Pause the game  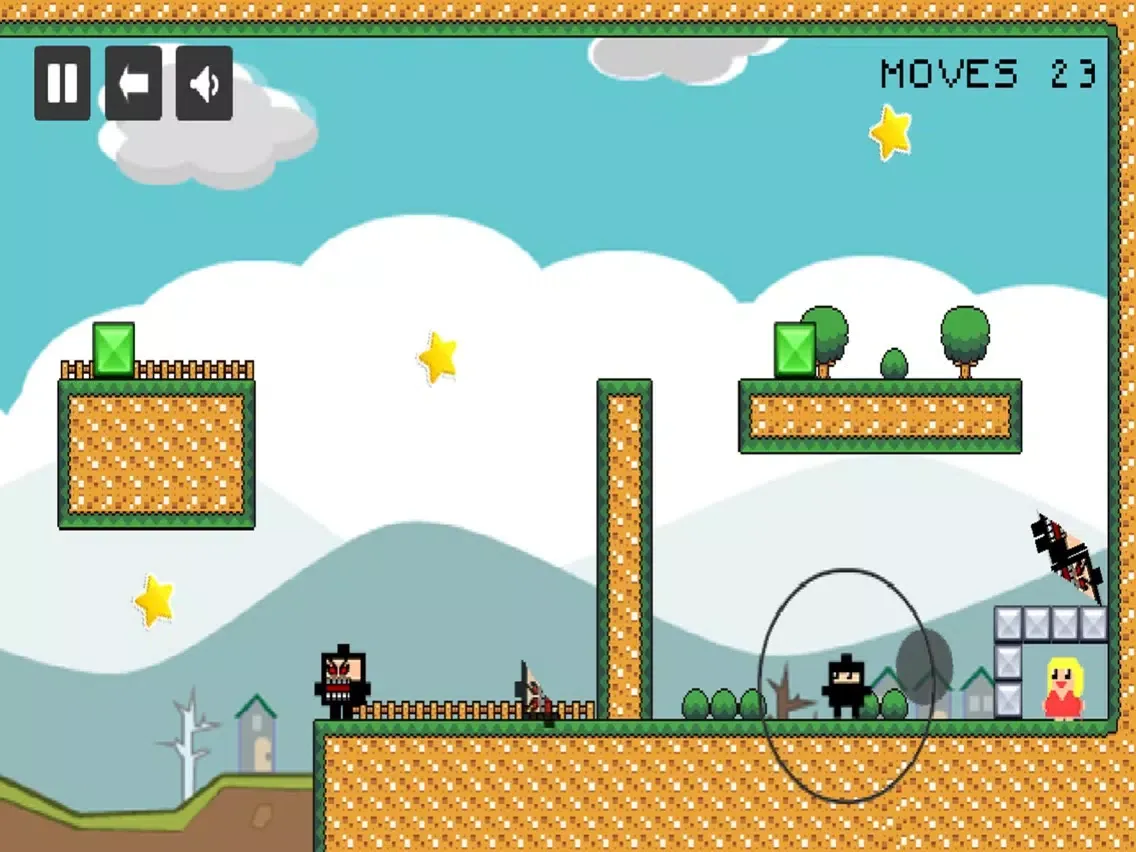click(62, 83)
